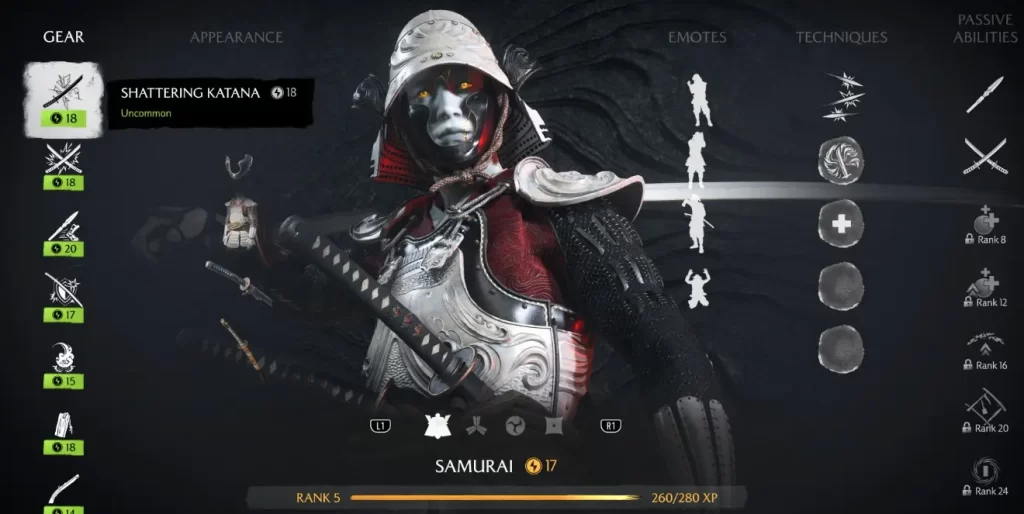The height and width of the screenshot is (514, 1024).
Task: Open the level 15 gear slot
Action: [63, 361]
